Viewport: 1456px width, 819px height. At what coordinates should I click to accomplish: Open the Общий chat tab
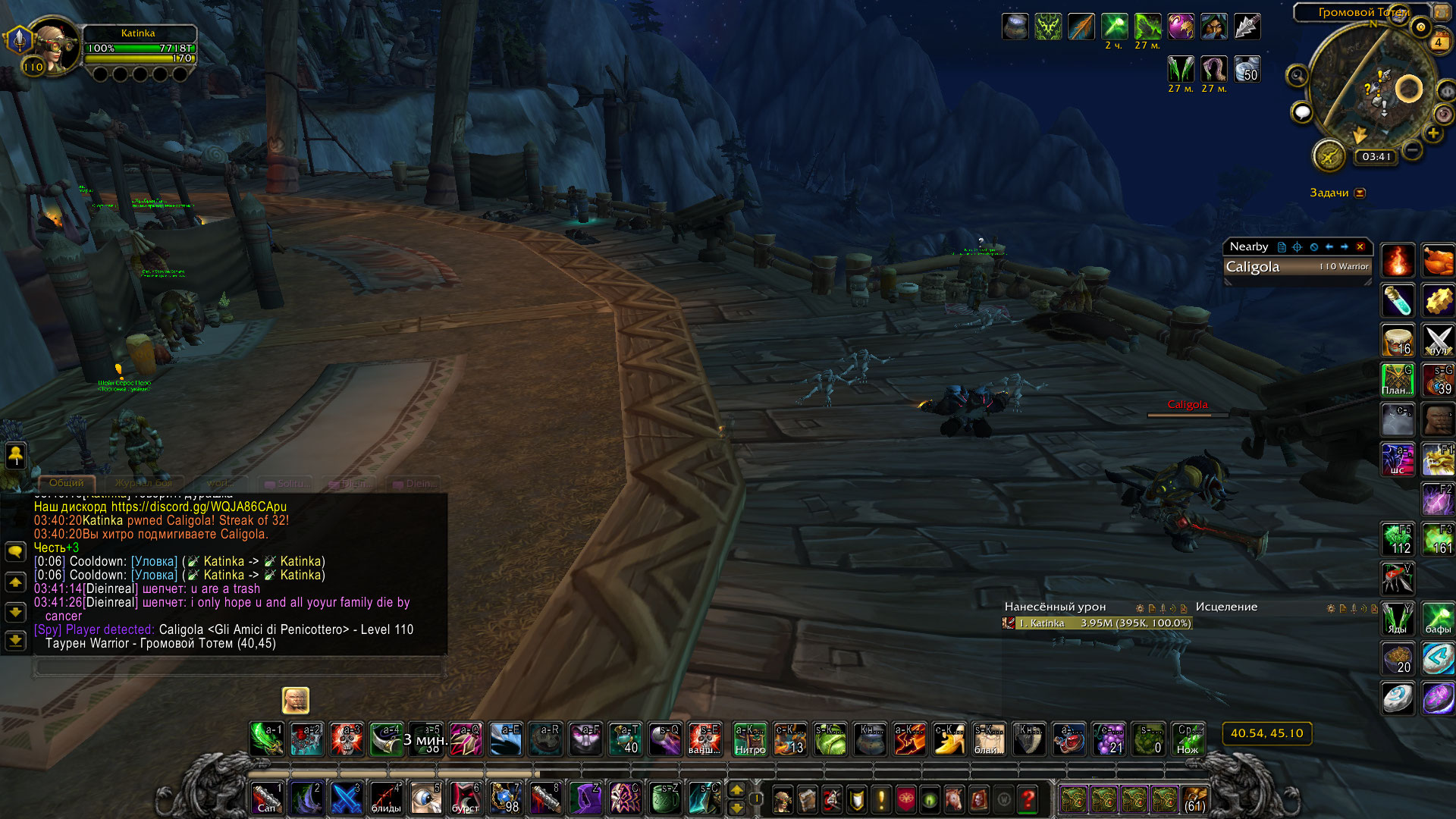67,483
